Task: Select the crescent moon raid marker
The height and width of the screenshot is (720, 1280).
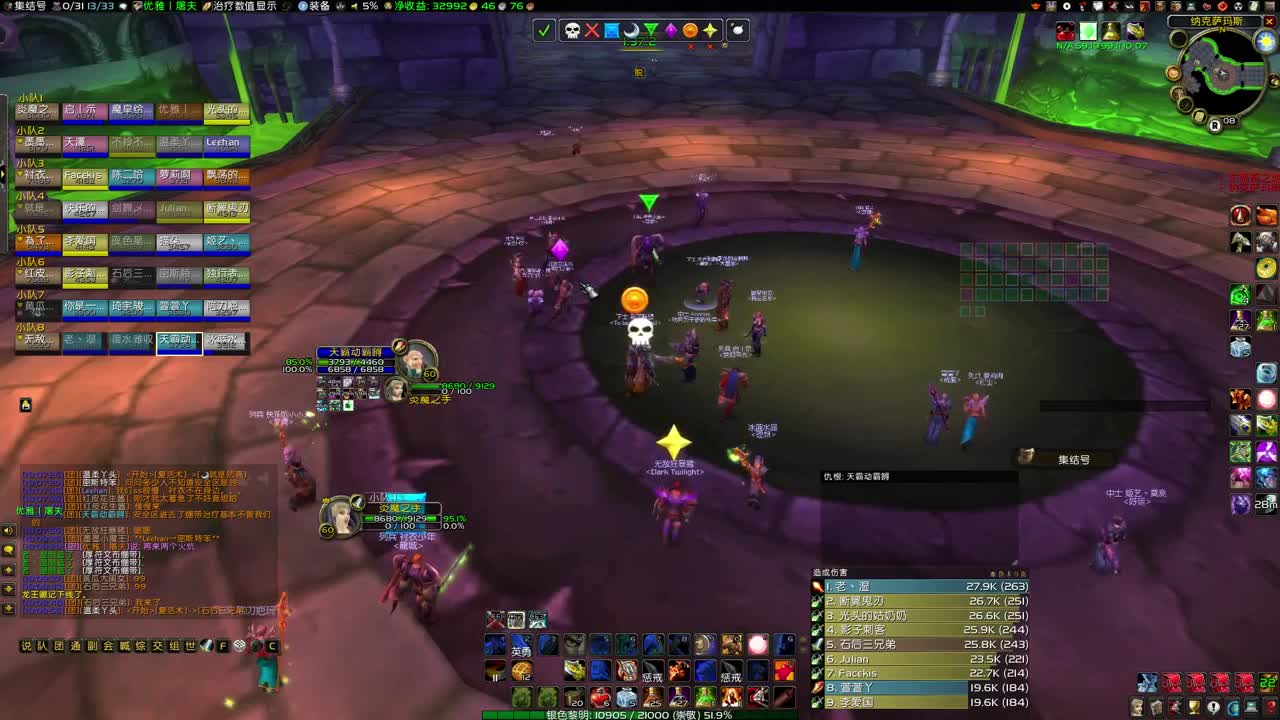Action: 631,31
